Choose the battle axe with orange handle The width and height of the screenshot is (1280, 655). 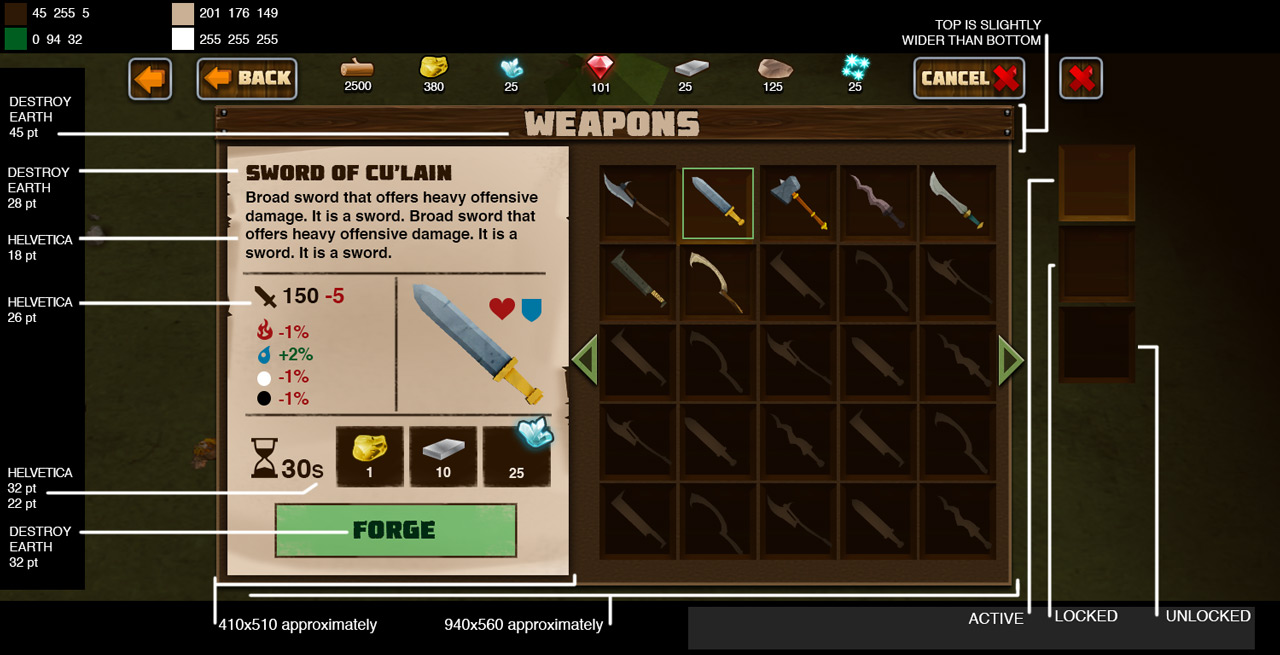click(797, 203)
